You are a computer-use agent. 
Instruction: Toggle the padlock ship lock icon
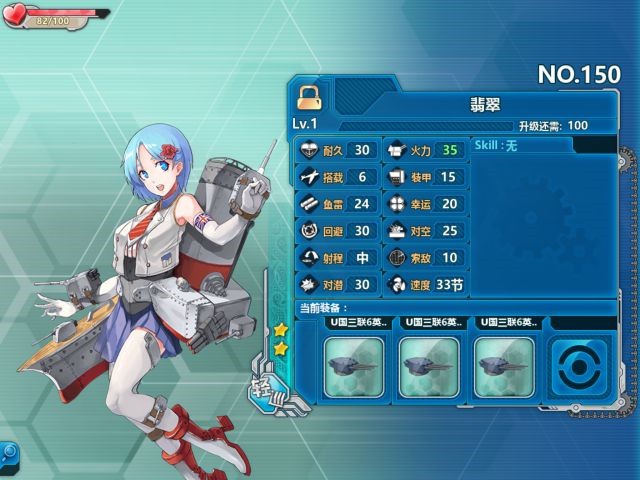pos(310,97)
